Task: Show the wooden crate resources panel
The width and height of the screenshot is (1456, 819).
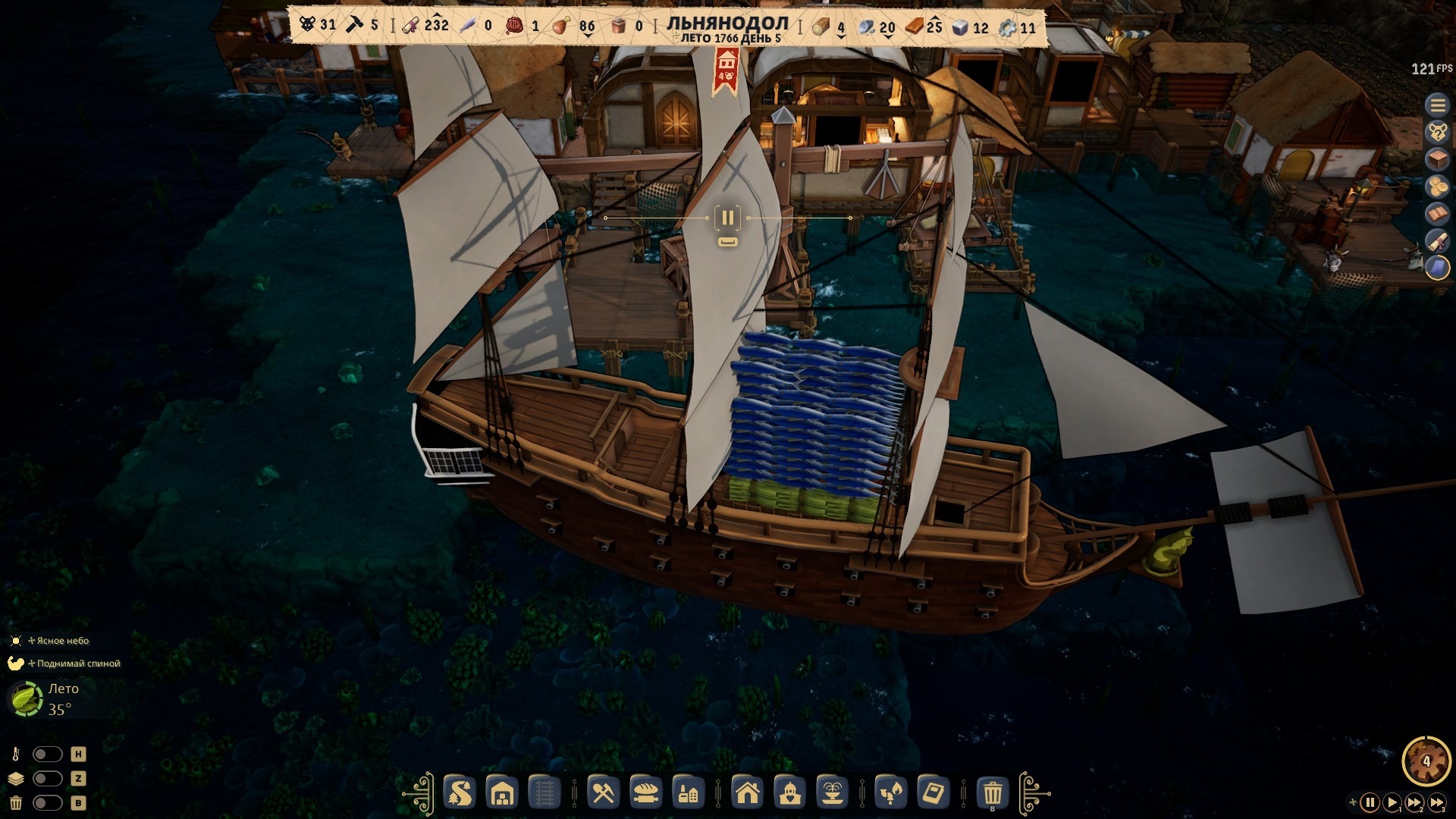Action: tap(1437, 159)
